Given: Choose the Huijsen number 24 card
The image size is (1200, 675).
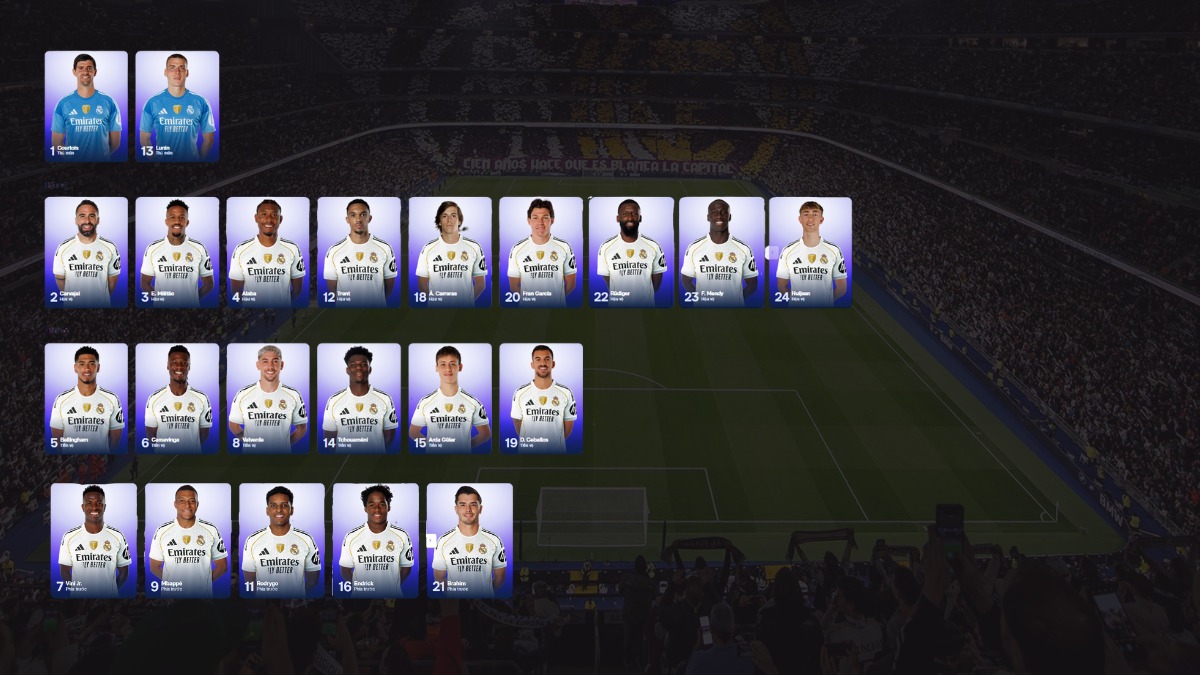Looking at the screenshot, I should click(x=811, y=252).
